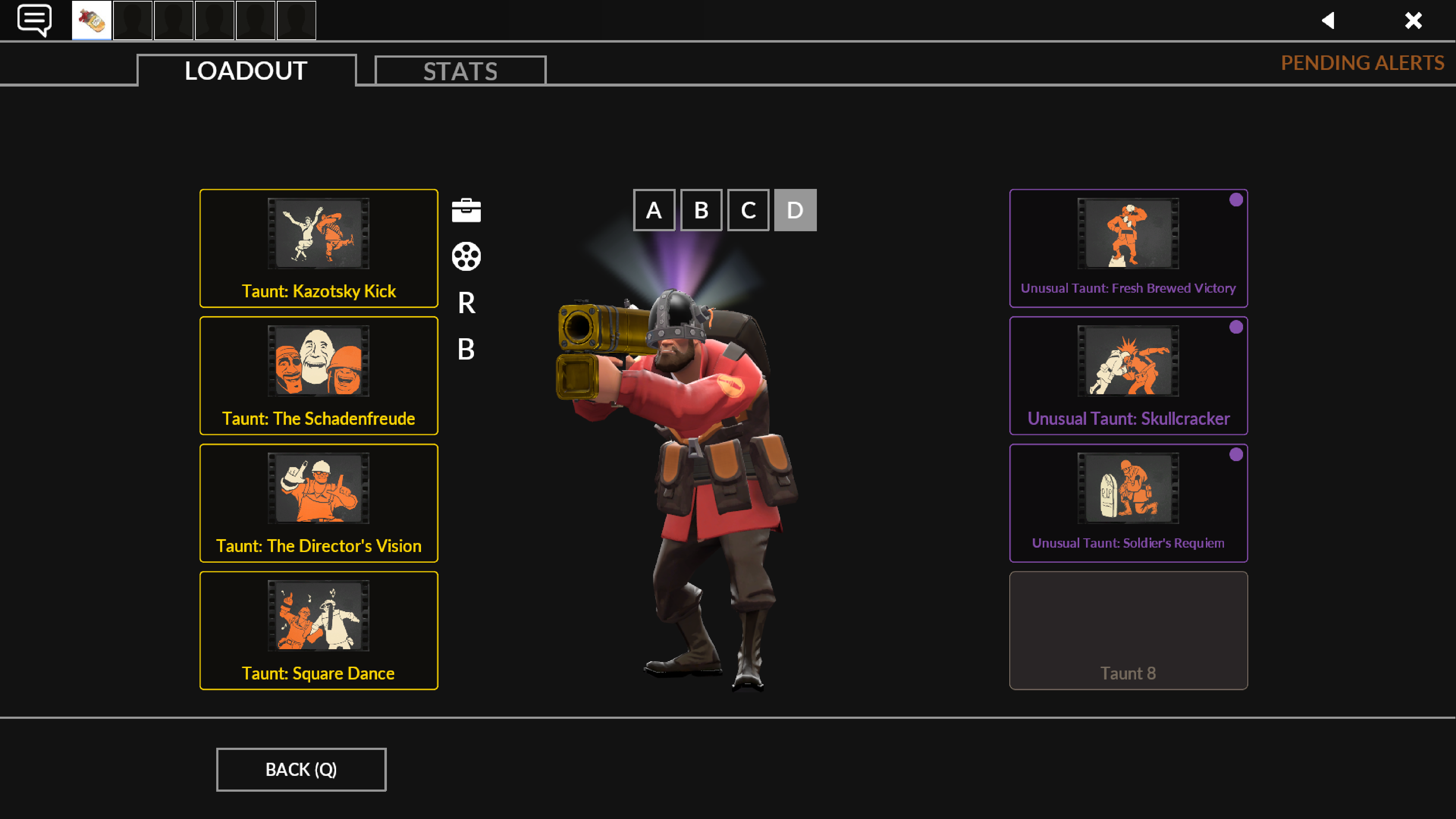
Task: Open the backpack briefcase icon
Action: tap(467, 210)
